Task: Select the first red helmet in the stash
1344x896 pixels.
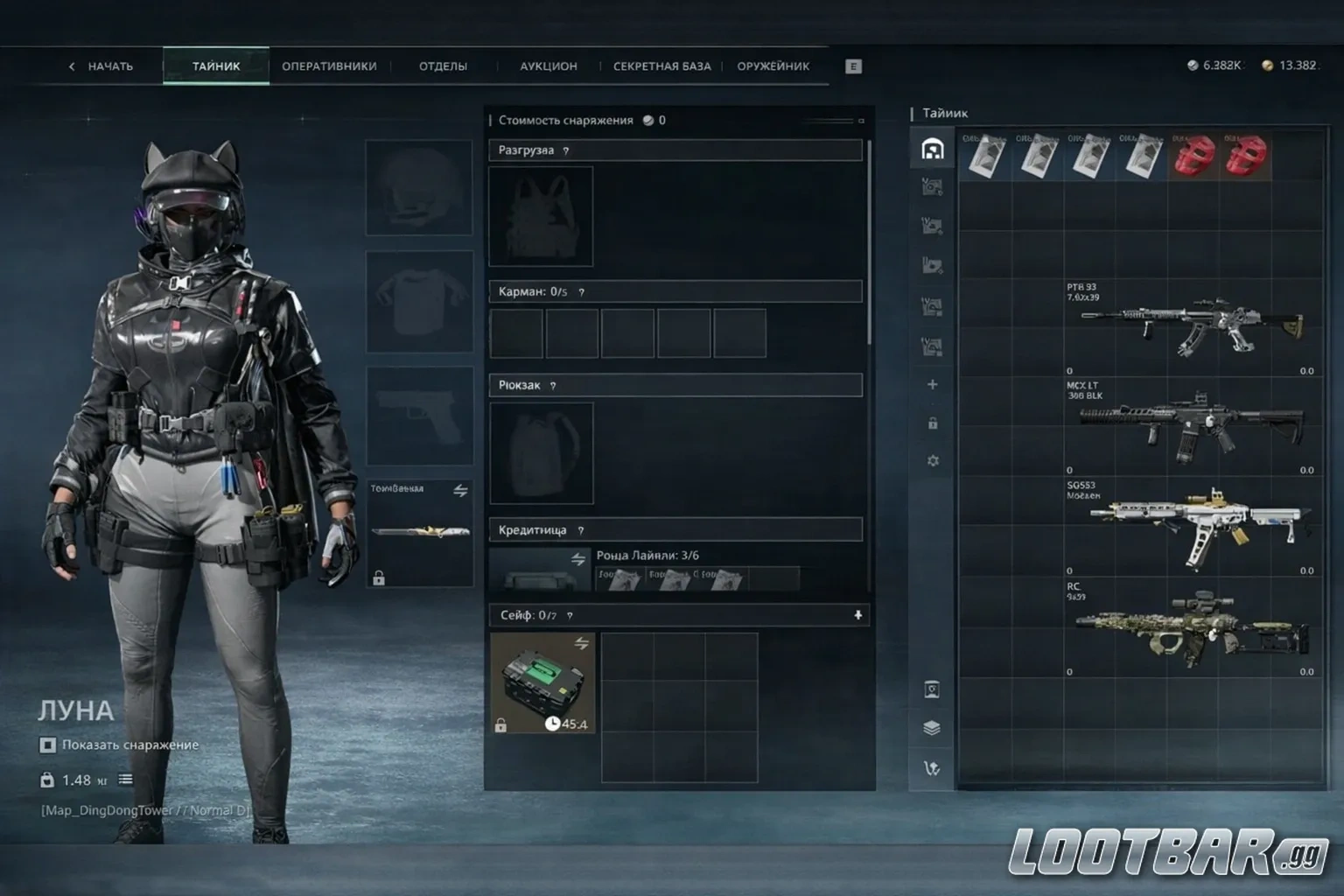Action: click(x=1193, y=156)
